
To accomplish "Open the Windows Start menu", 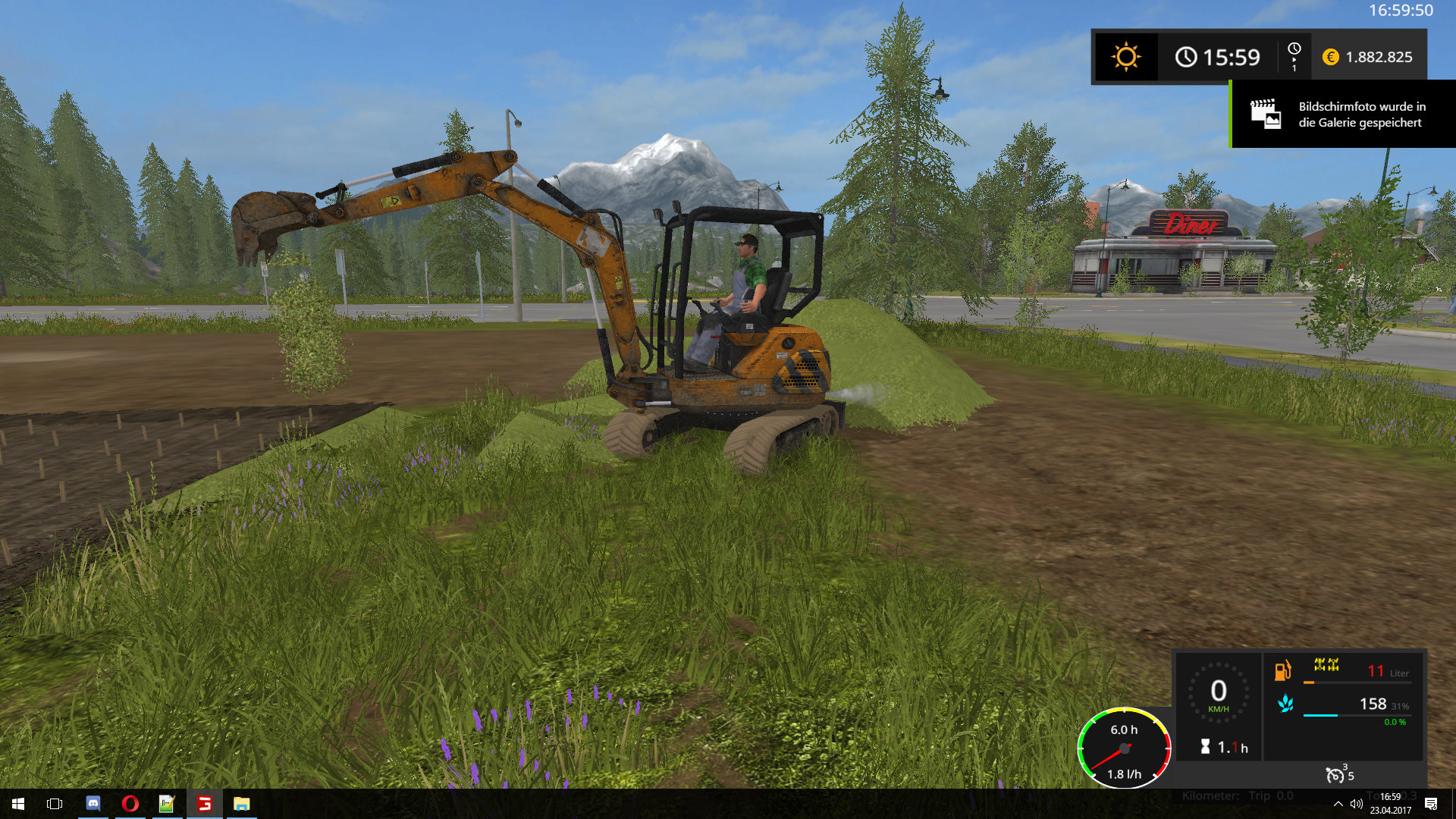I will [x=18, y=804].
